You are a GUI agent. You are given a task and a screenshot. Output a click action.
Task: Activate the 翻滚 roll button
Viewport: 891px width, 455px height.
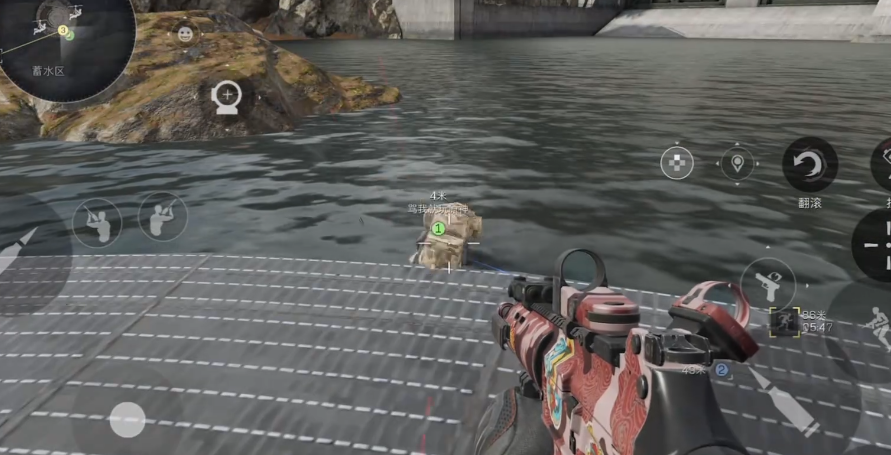[809, 165]
